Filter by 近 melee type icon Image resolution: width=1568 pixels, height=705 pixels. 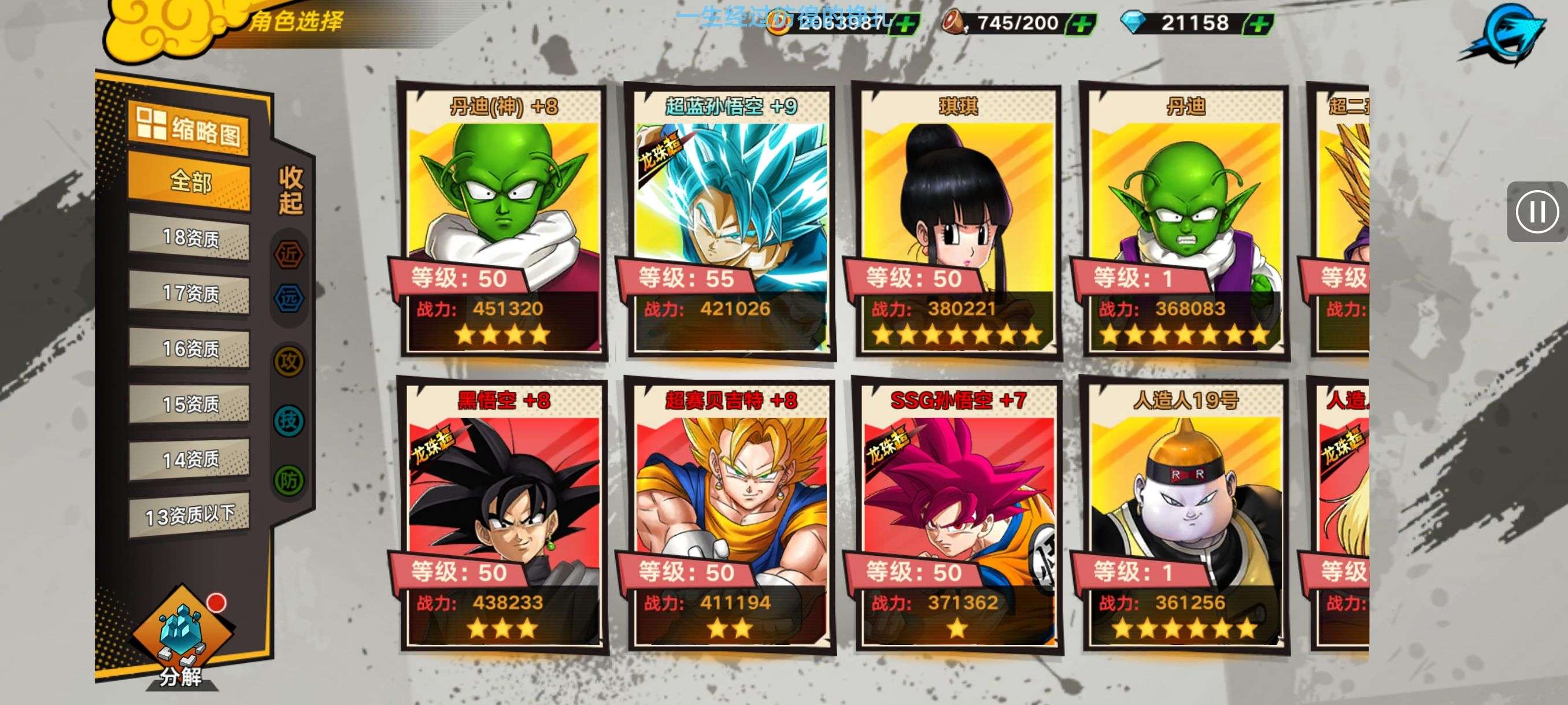click(289, 254)
